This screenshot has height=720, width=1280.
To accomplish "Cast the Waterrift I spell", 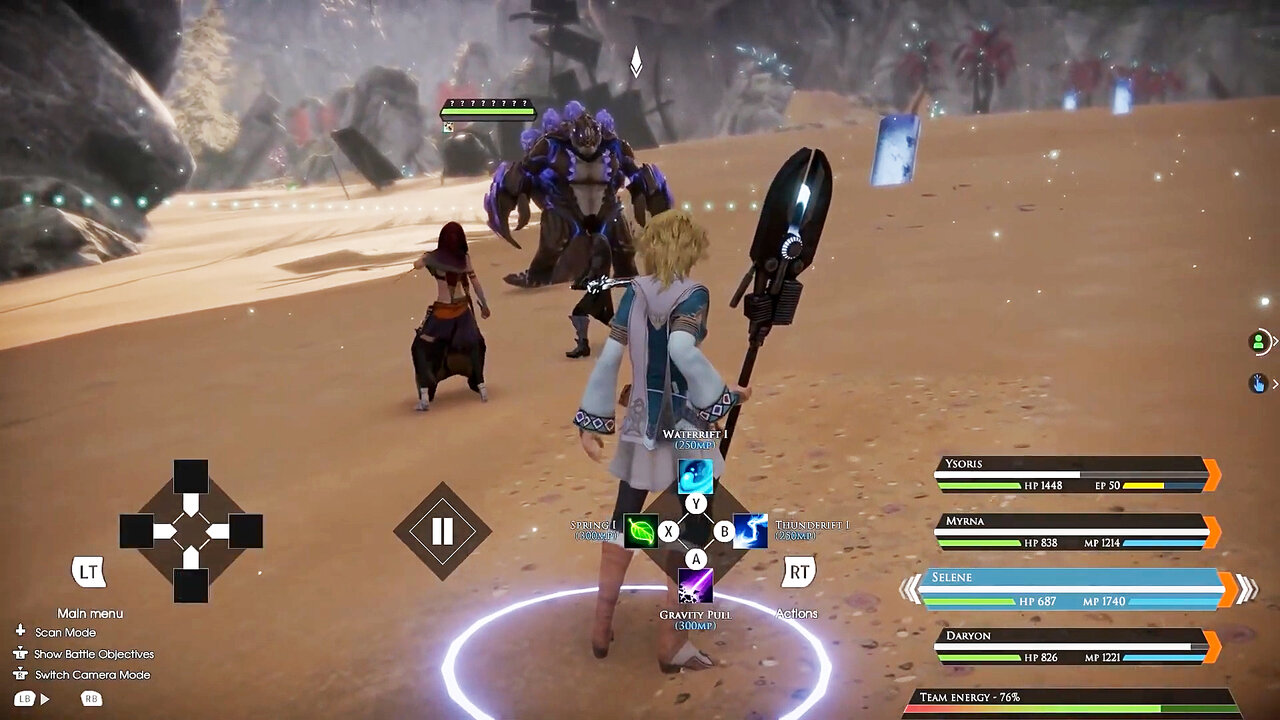I will [x=696, y=476].
